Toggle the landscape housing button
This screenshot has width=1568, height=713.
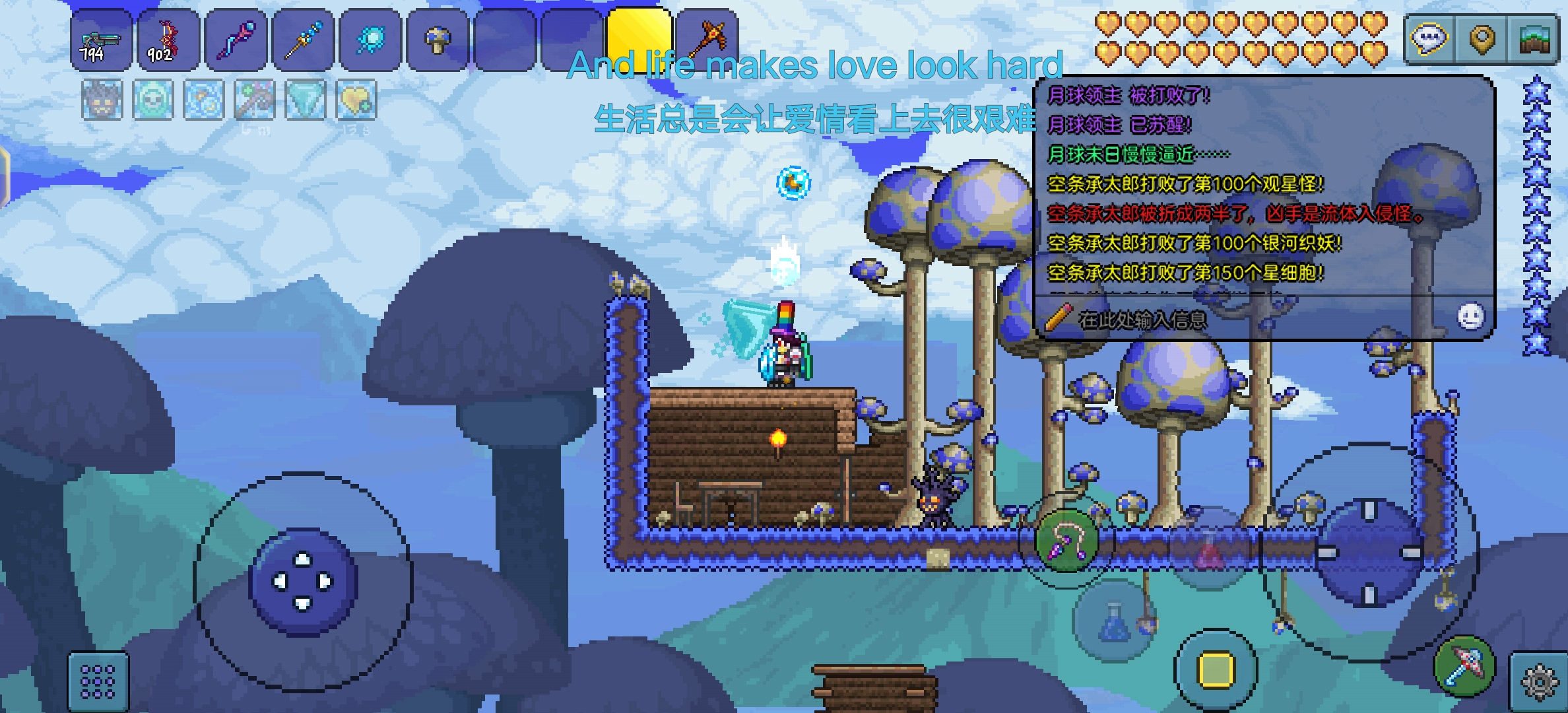click(x=1534, y=40)
